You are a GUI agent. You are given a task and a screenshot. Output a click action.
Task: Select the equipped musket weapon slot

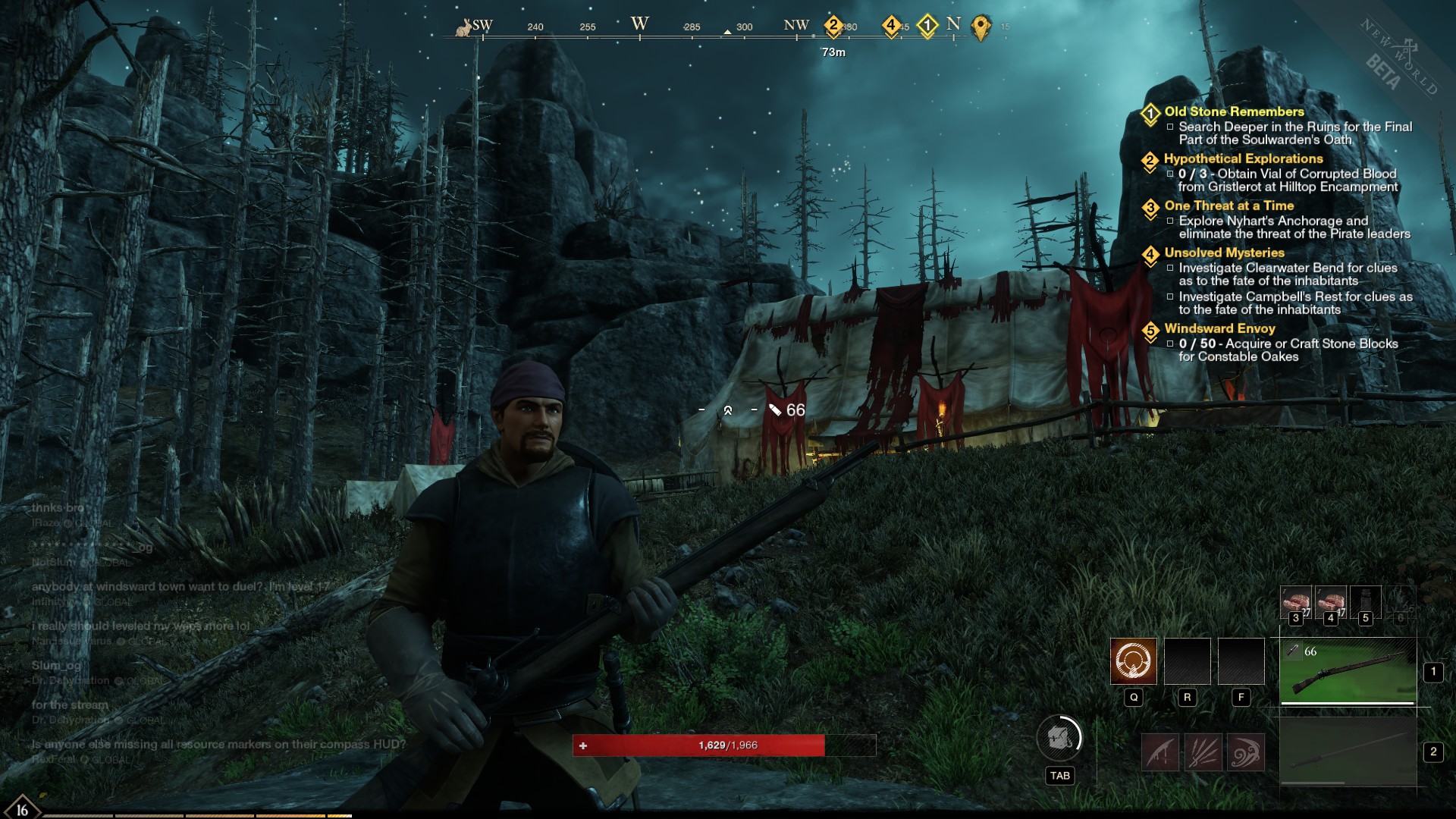click(x=1348, y=671)
